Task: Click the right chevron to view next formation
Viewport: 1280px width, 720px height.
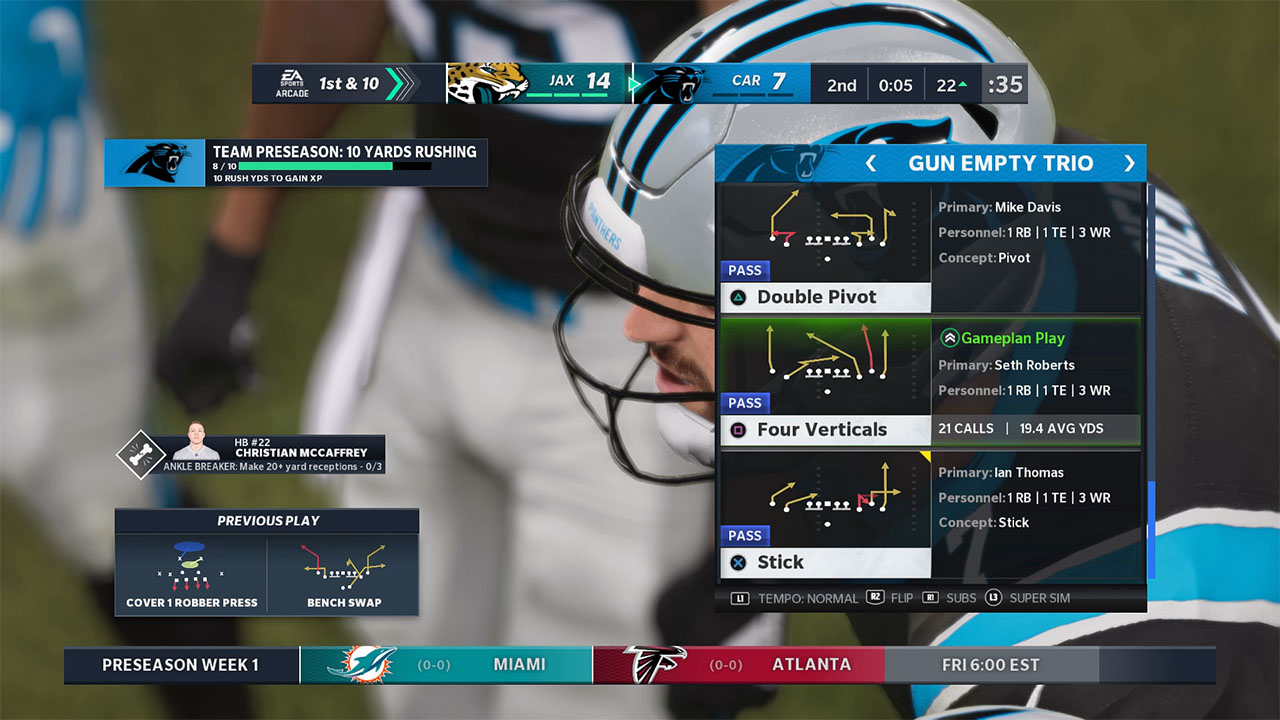Action: pyautogui.click(x=1131, y=163)
